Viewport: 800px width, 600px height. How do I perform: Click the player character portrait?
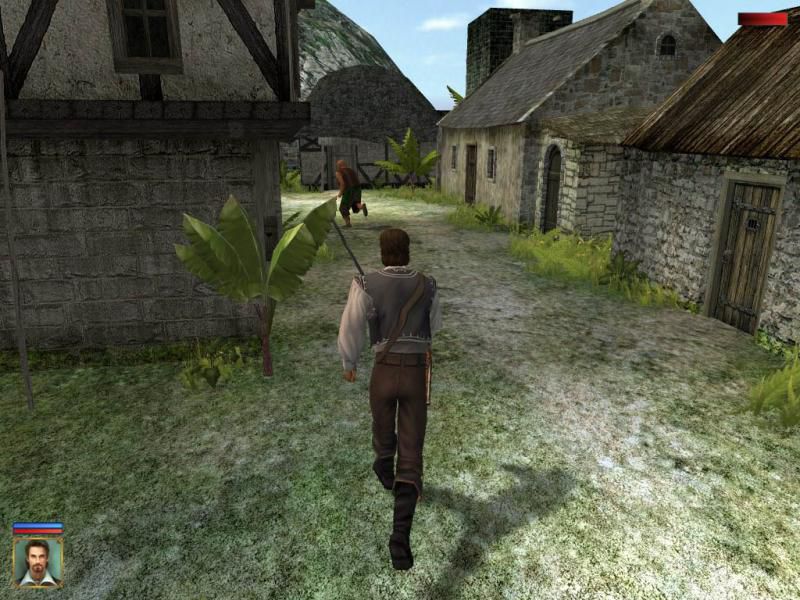pos(37,561)
